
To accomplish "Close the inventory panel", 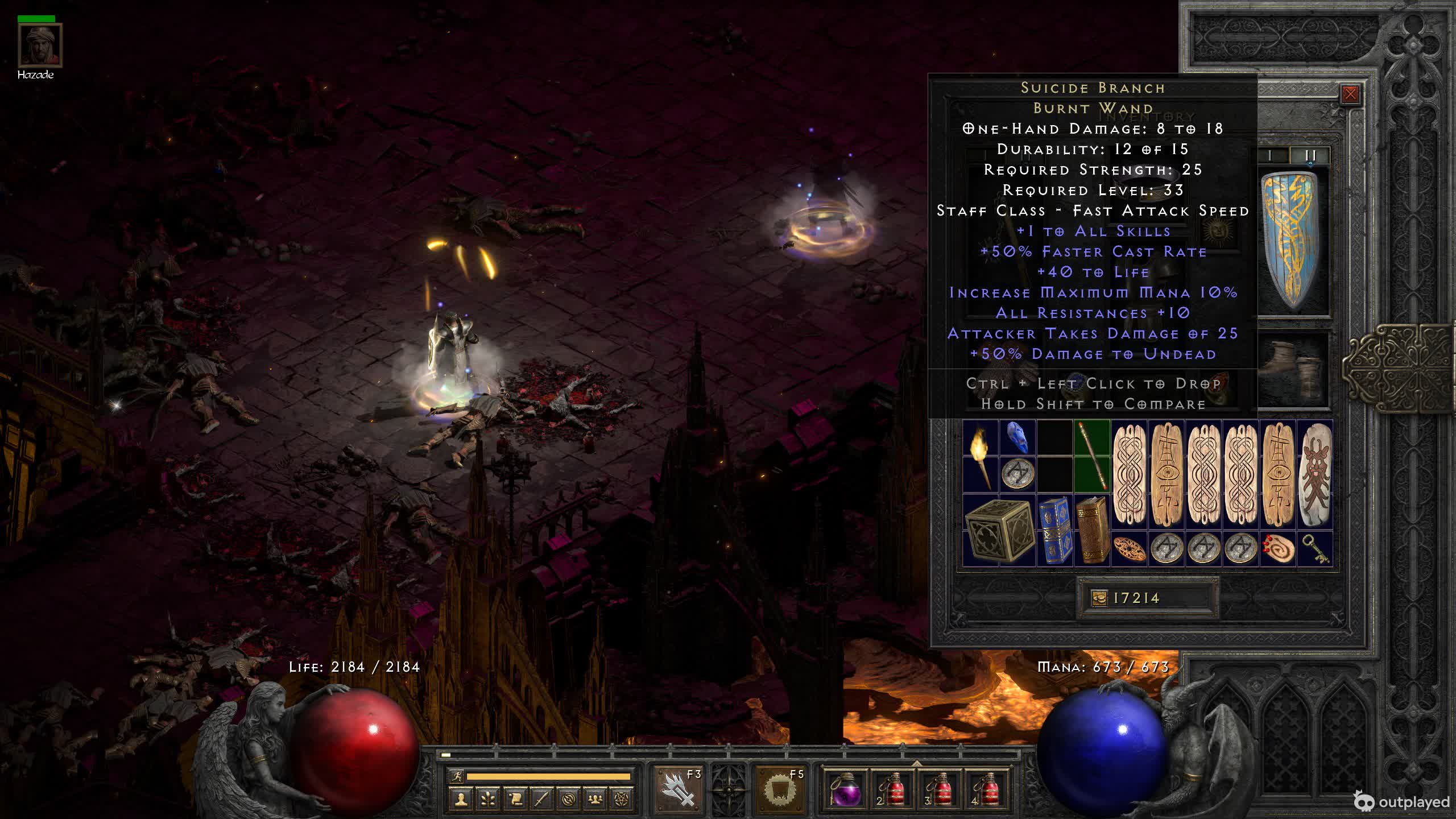I will [x=1350, y=94].
